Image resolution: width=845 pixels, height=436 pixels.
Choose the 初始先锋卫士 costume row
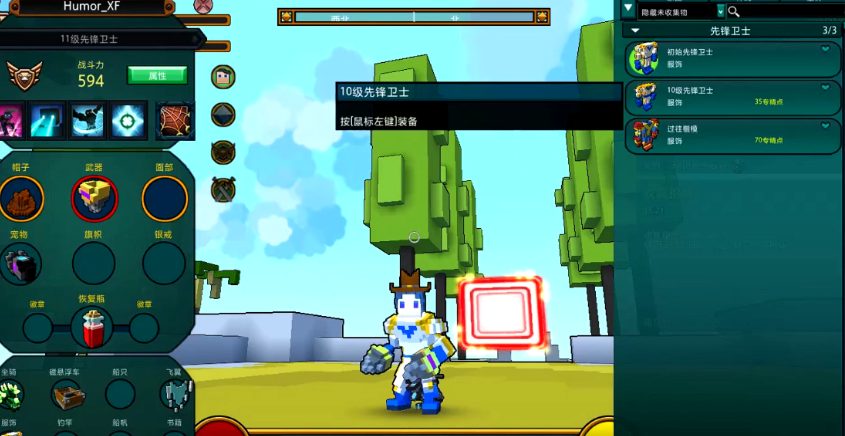point(732,59)
